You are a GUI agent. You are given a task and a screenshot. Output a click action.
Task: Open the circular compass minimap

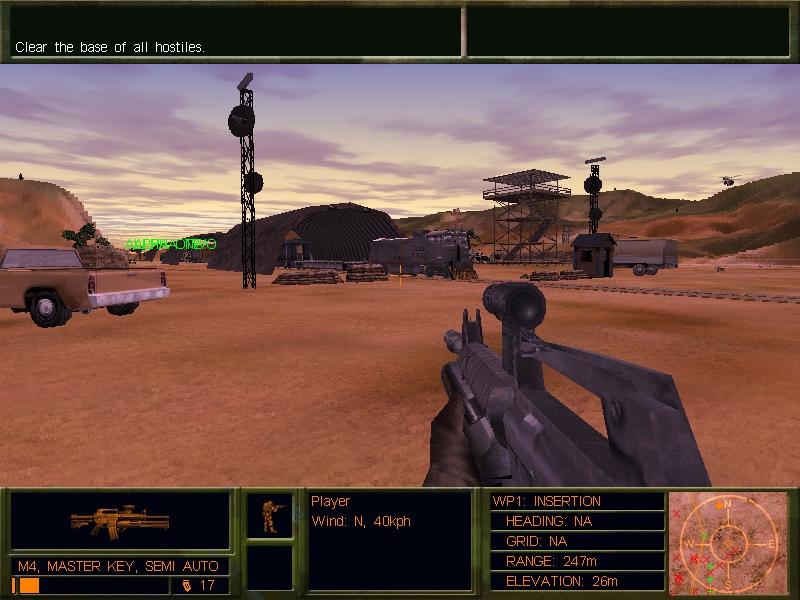(729, 541)
